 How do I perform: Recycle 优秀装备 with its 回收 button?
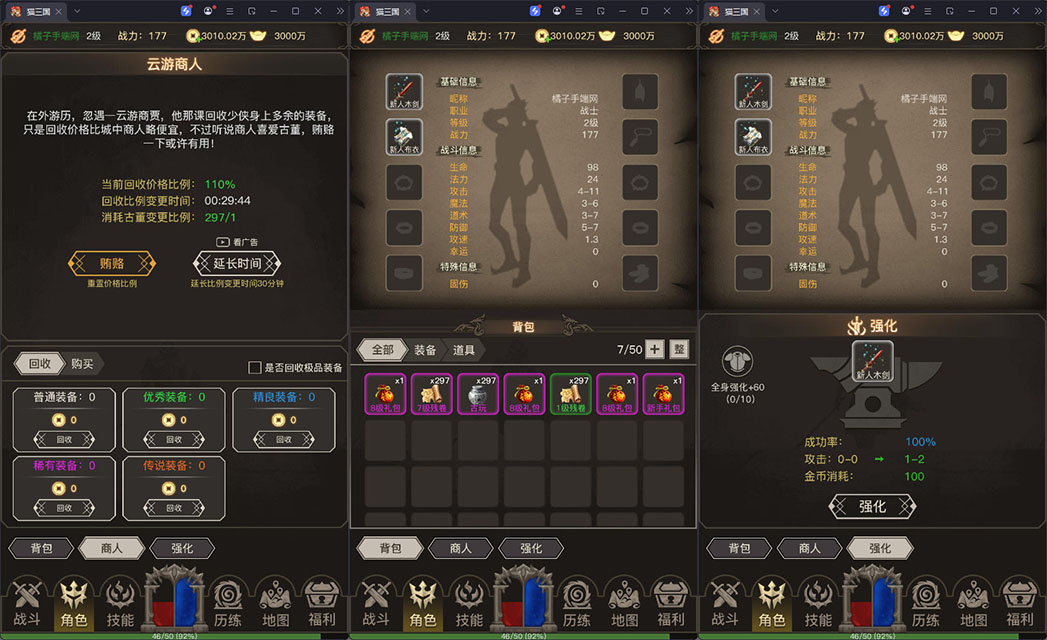tap(174, 439)
